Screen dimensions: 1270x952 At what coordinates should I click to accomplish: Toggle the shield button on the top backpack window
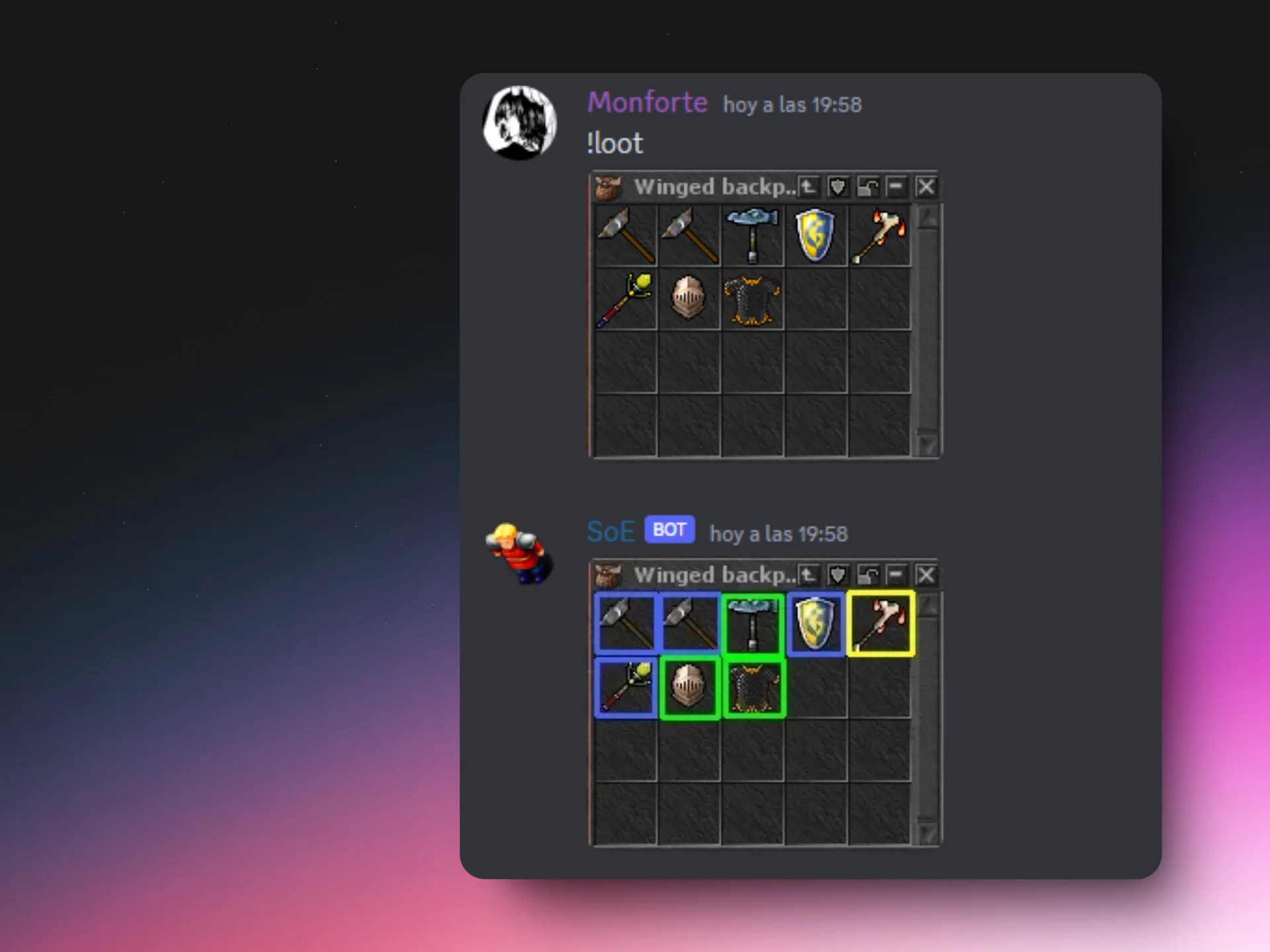837,187
